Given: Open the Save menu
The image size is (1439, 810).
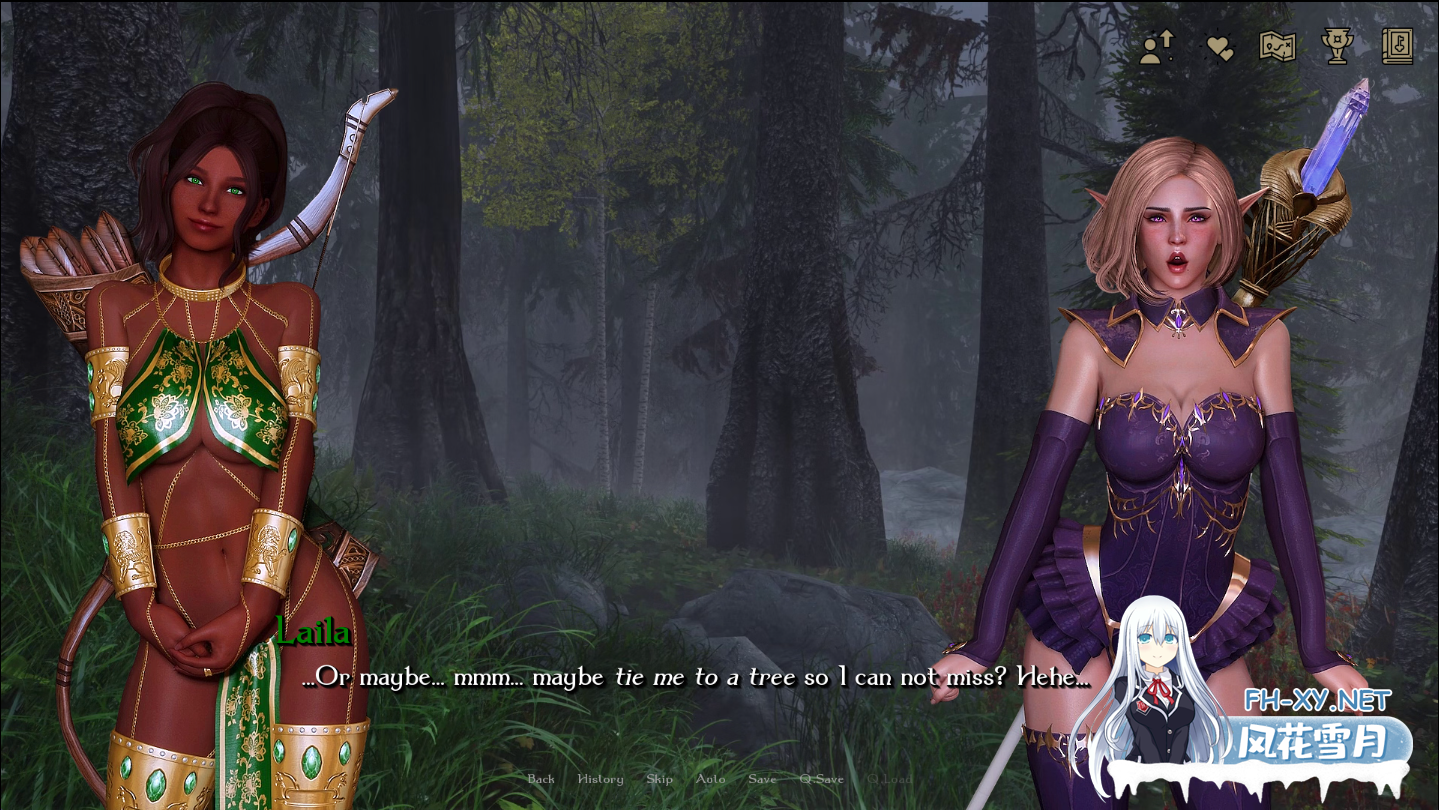Looking at the screenshot, I should pyautogui.click(x=762, y=779).
